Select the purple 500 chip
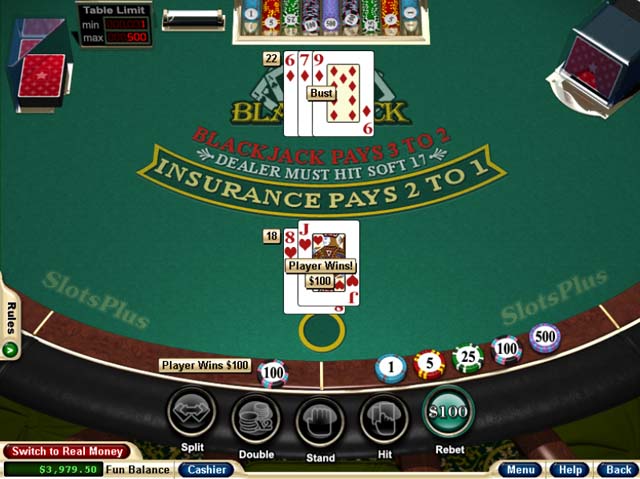Screen dimensions: 640x479 [544, 338]
